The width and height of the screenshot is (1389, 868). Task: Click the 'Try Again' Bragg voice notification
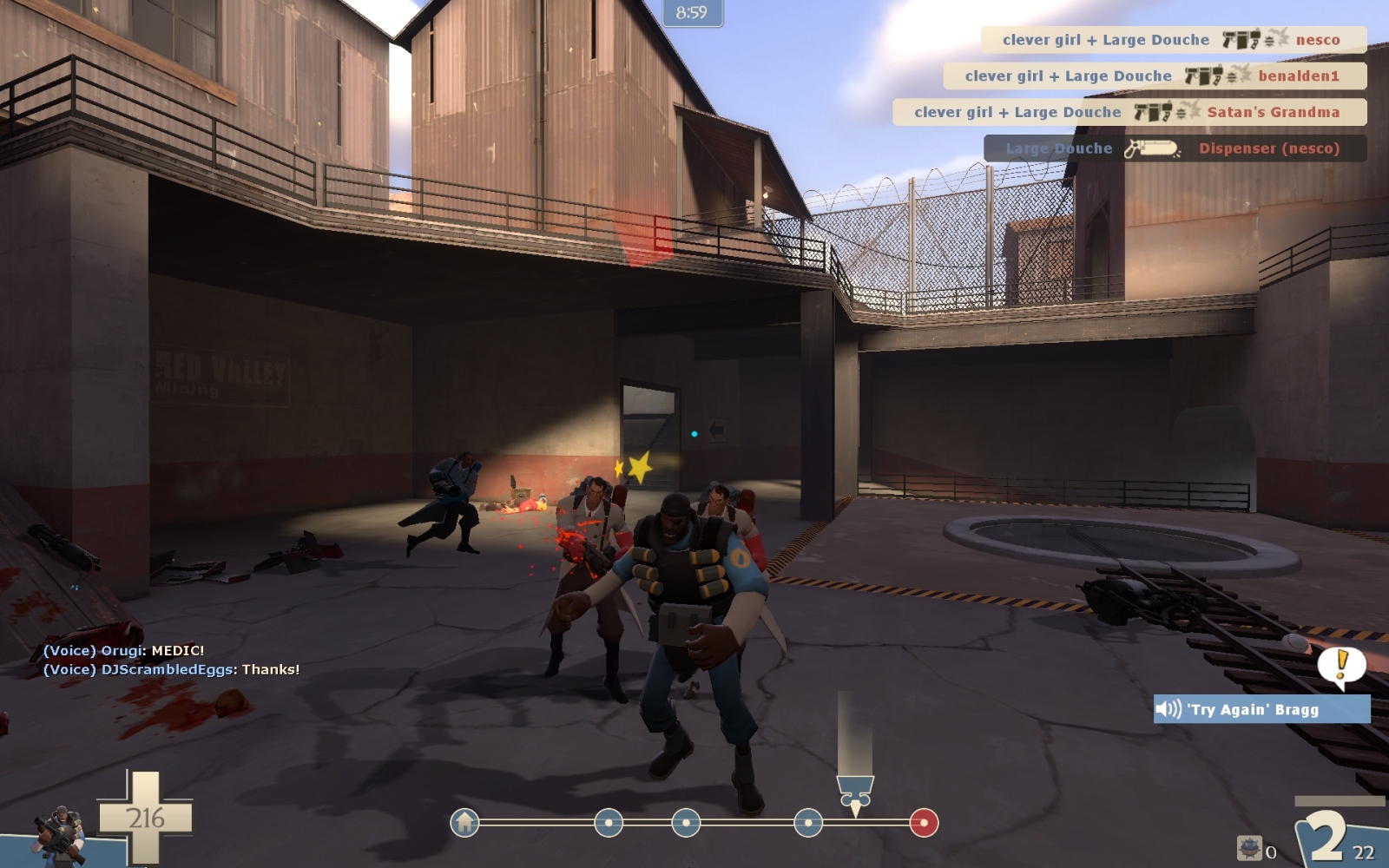point(1261,709)
